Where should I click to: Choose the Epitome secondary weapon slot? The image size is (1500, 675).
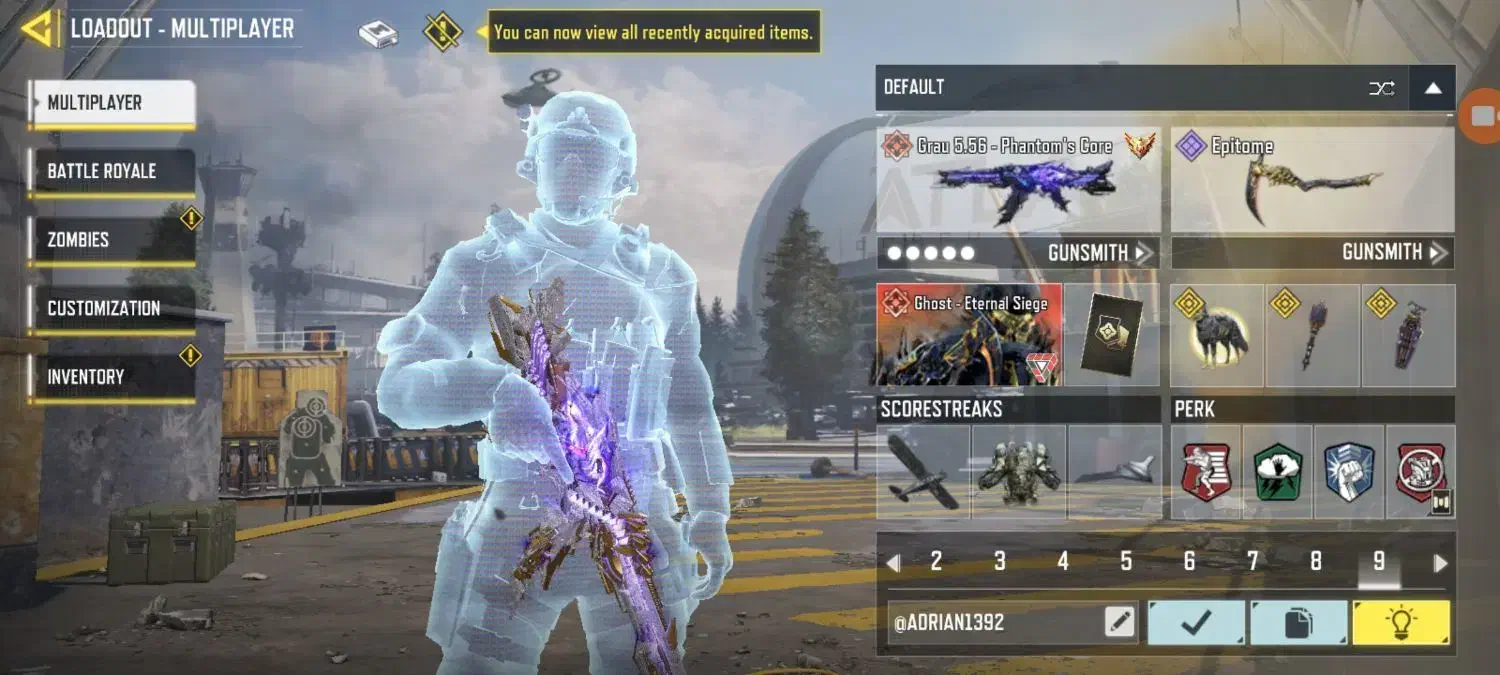(x=1312, y=180)
